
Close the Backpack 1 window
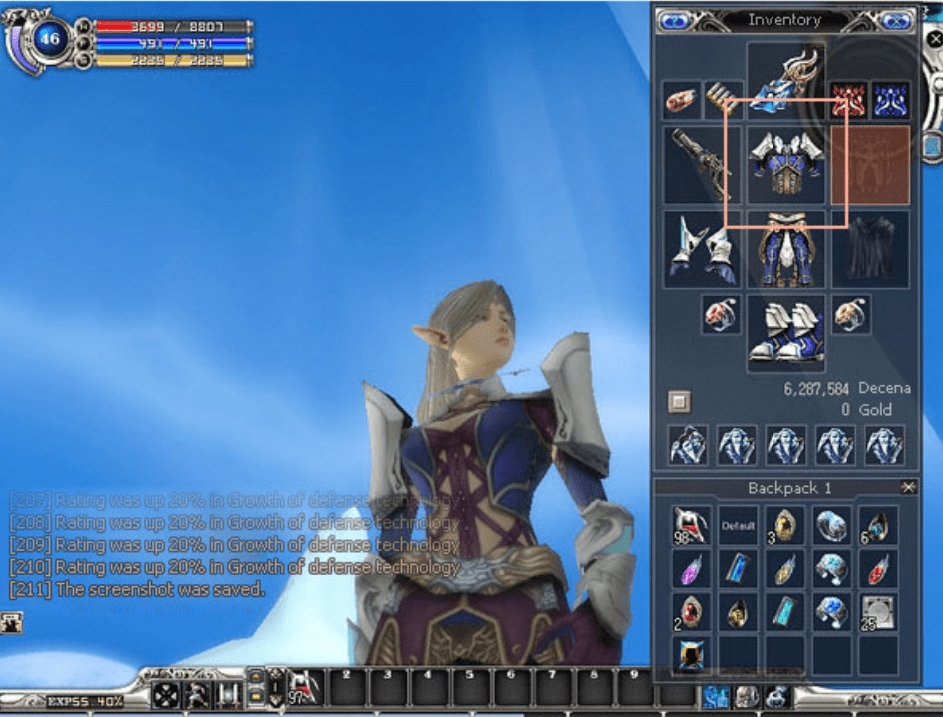[907, 487]
